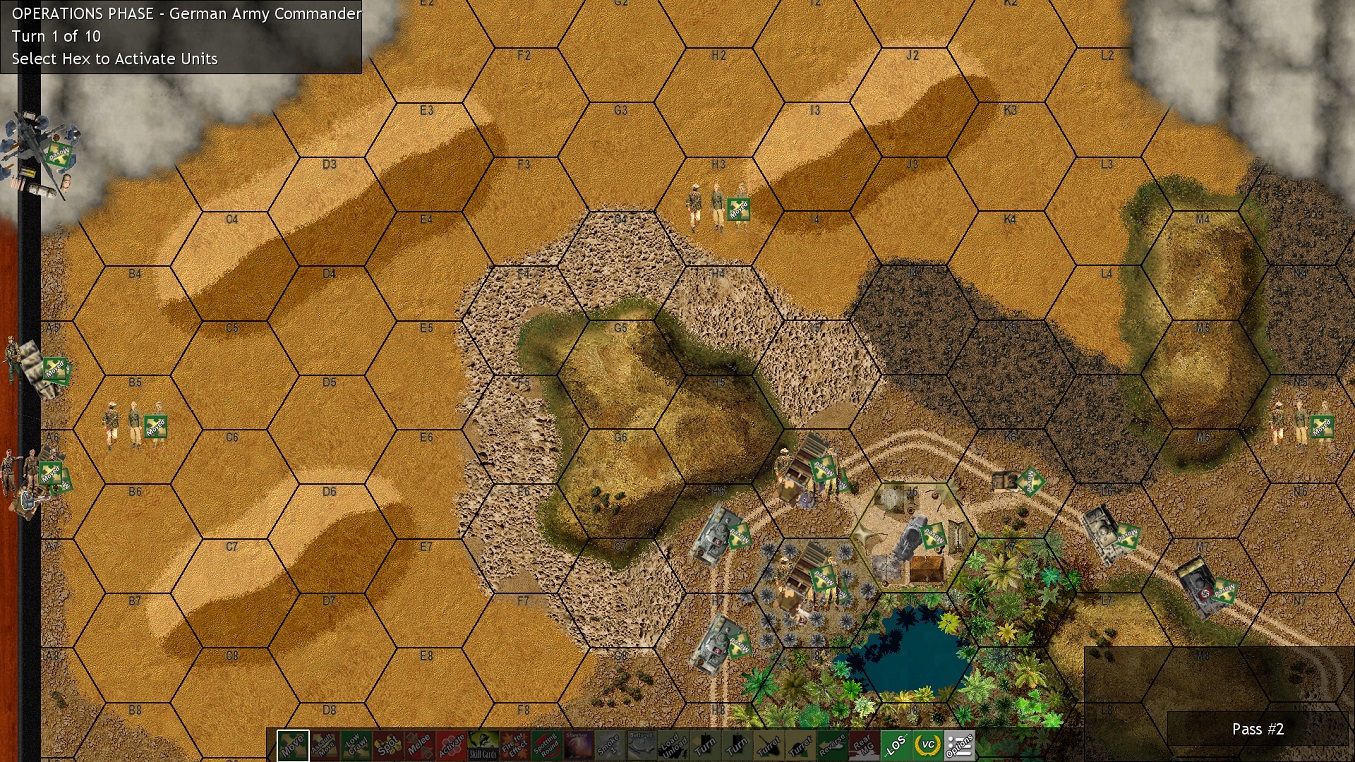Click the Pass #2 indicator
Image resolution: width=1355 pixels, height=762 pixels.
1257,729
